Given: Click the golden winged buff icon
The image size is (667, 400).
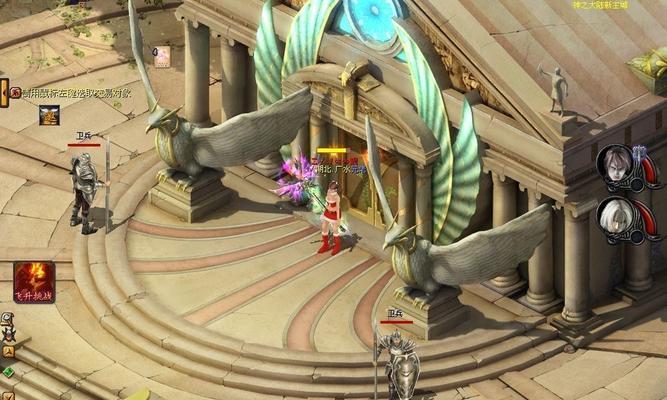Looking at the screenshot, I should (49, 115).
